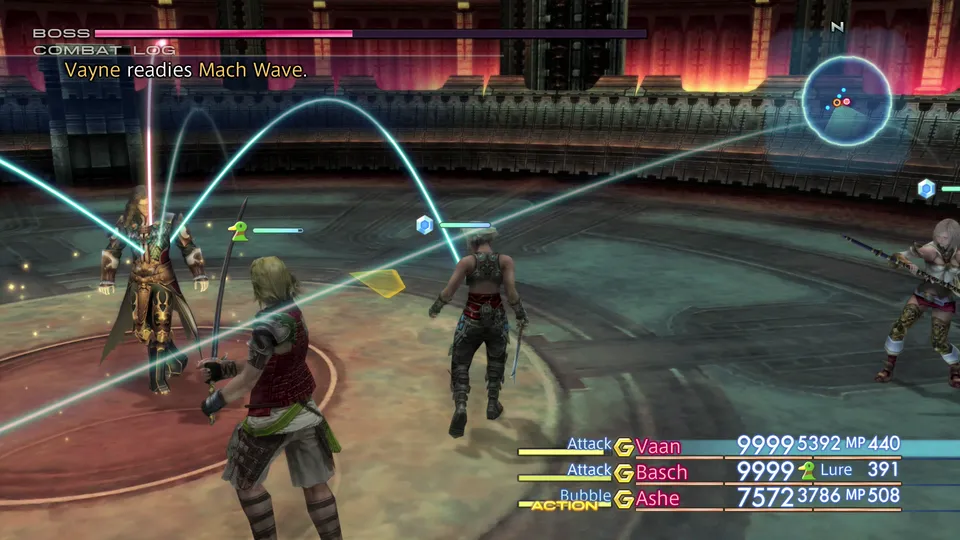Toggle the gambit icon beside Vaan
This screenshot has height=540, width=960.
[624, 446]
